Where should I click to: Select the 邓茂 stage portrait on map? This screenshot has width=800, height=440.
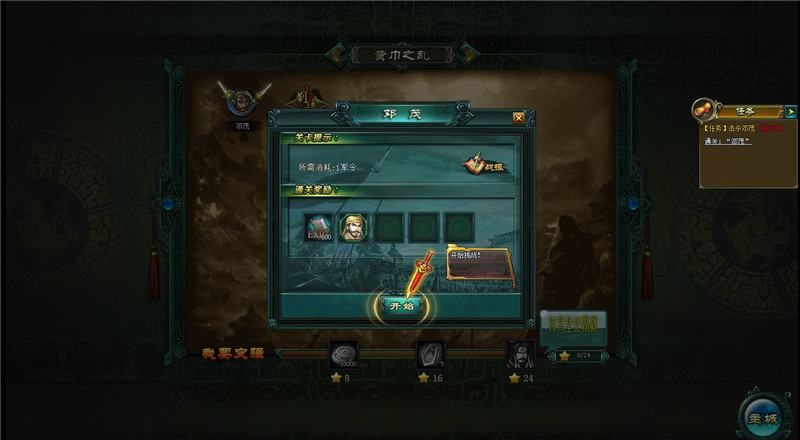pos(242,103)
